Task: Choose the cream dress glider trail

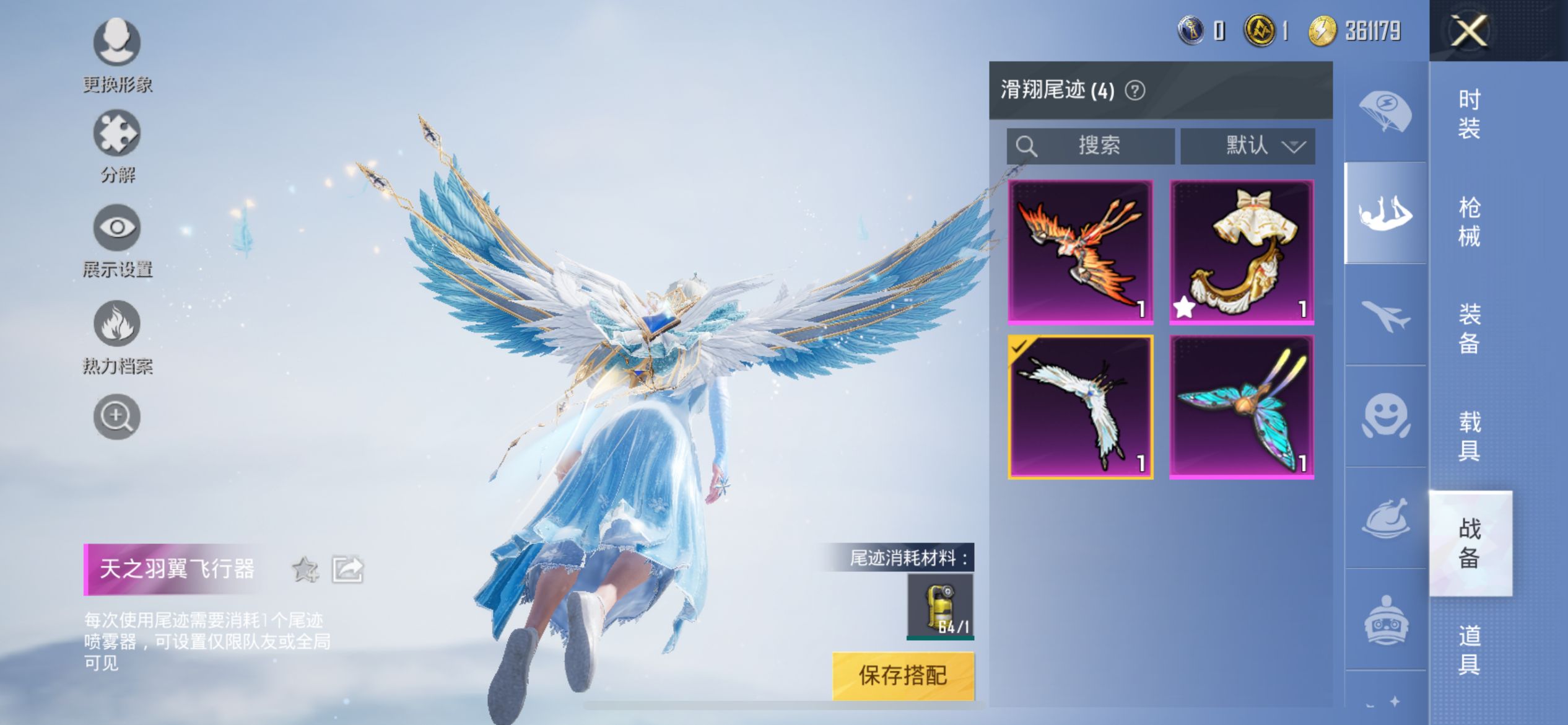Action: pos(1242,252)
